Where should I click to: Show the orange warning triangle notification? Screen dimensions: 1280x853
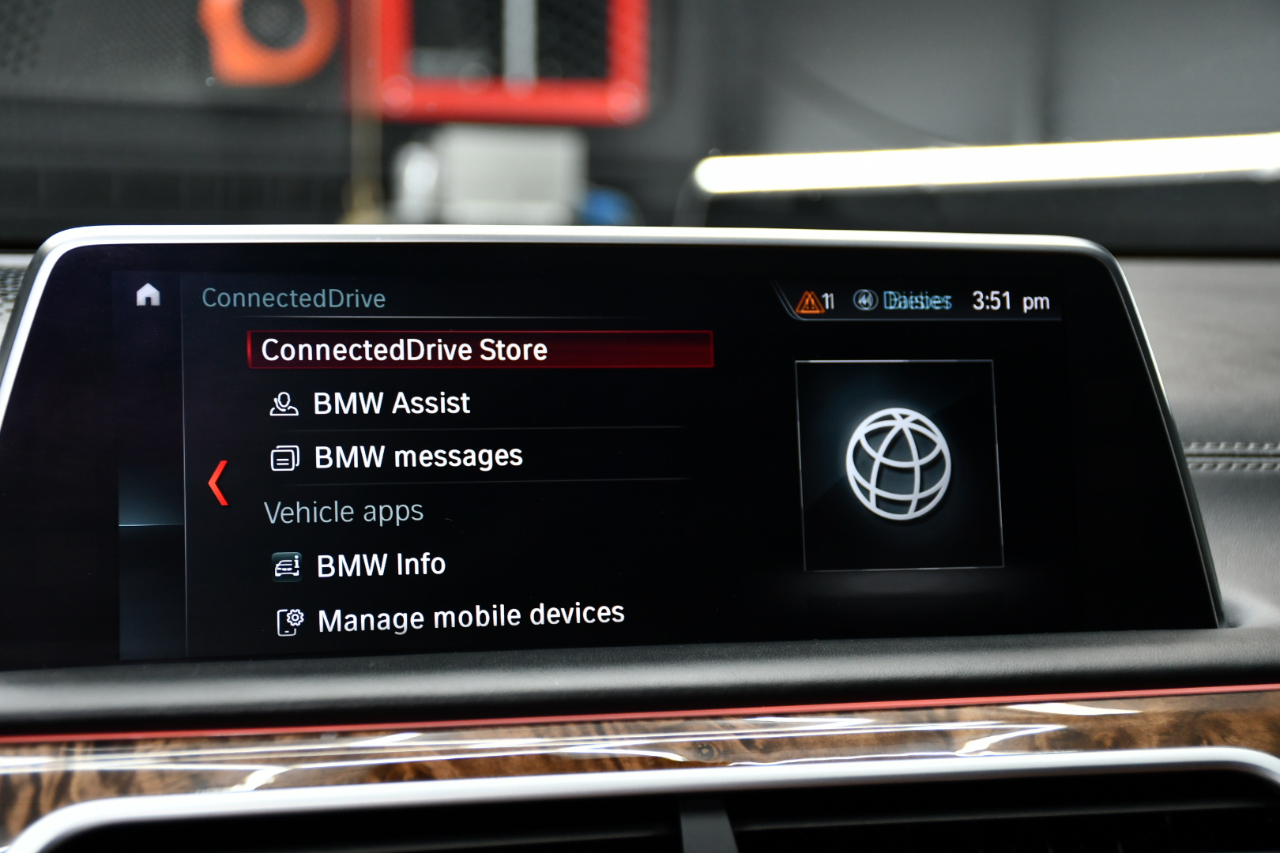(x=810, y=302)
